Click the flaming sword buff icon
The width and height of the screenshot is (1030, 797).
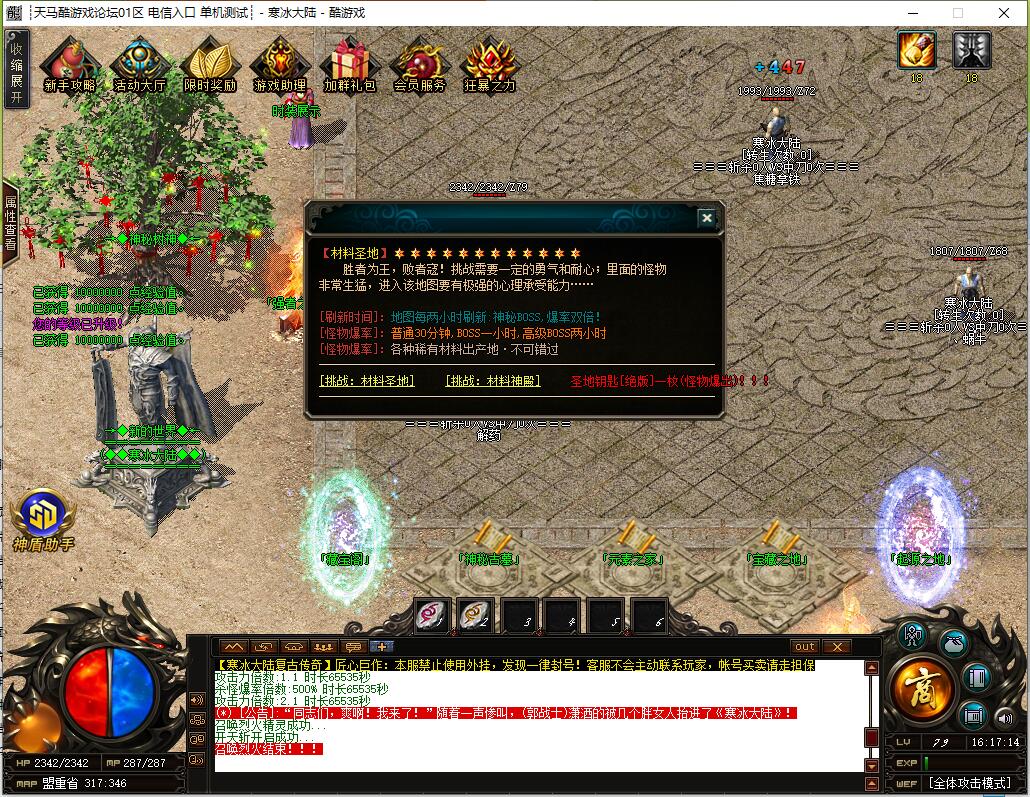point(916,49)
